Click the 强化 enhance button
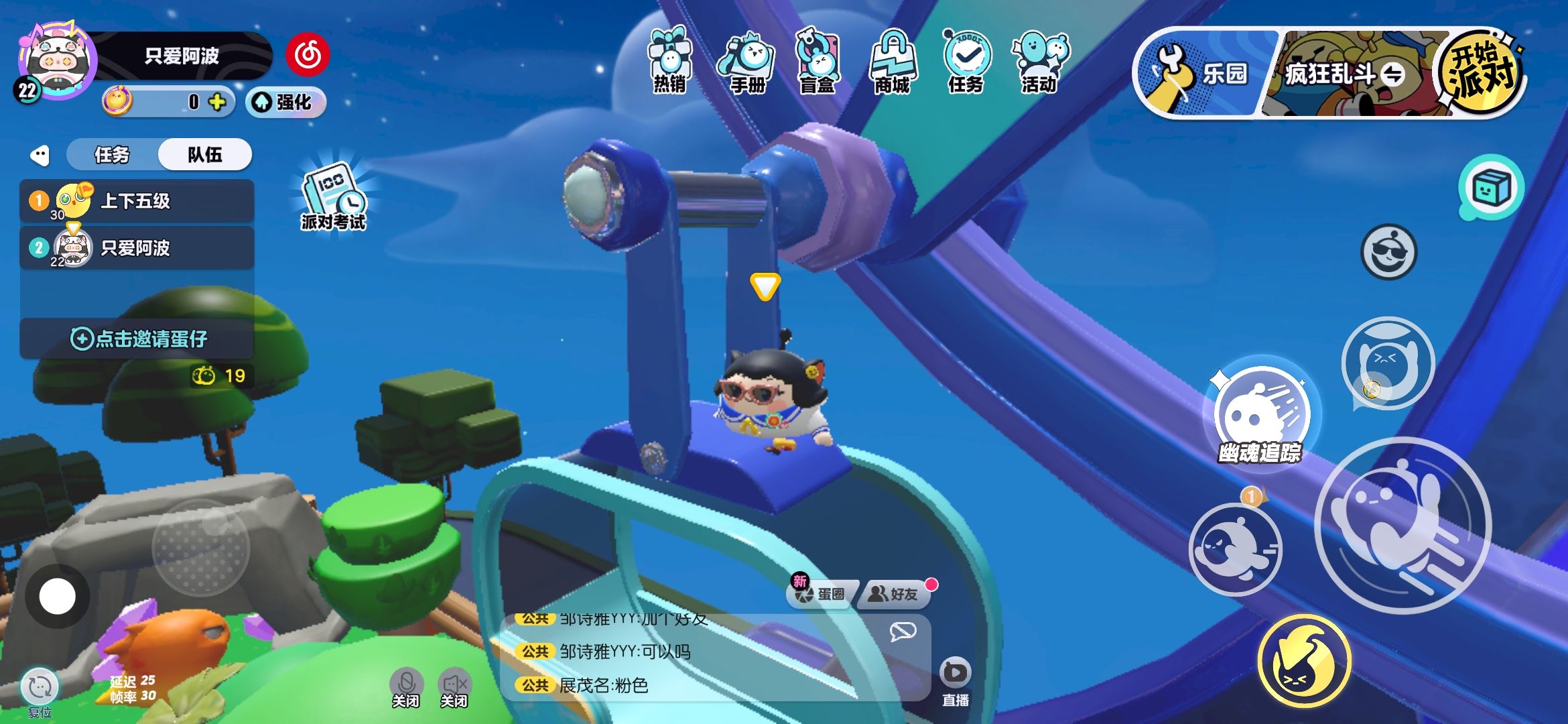1568x724 pixels. tap(286, 103)
